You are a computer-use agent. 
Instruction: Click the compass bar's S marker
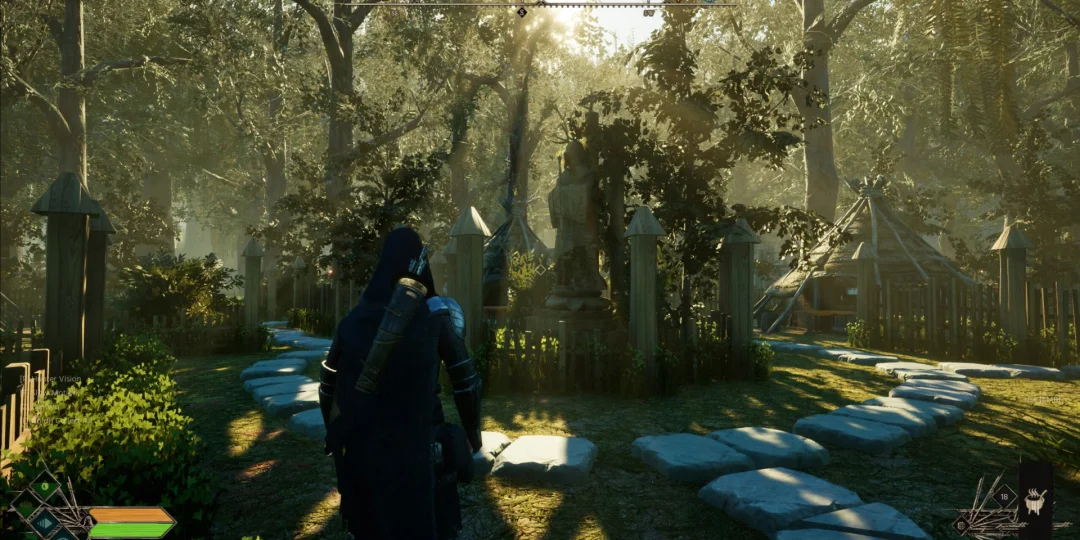(522, 12)
